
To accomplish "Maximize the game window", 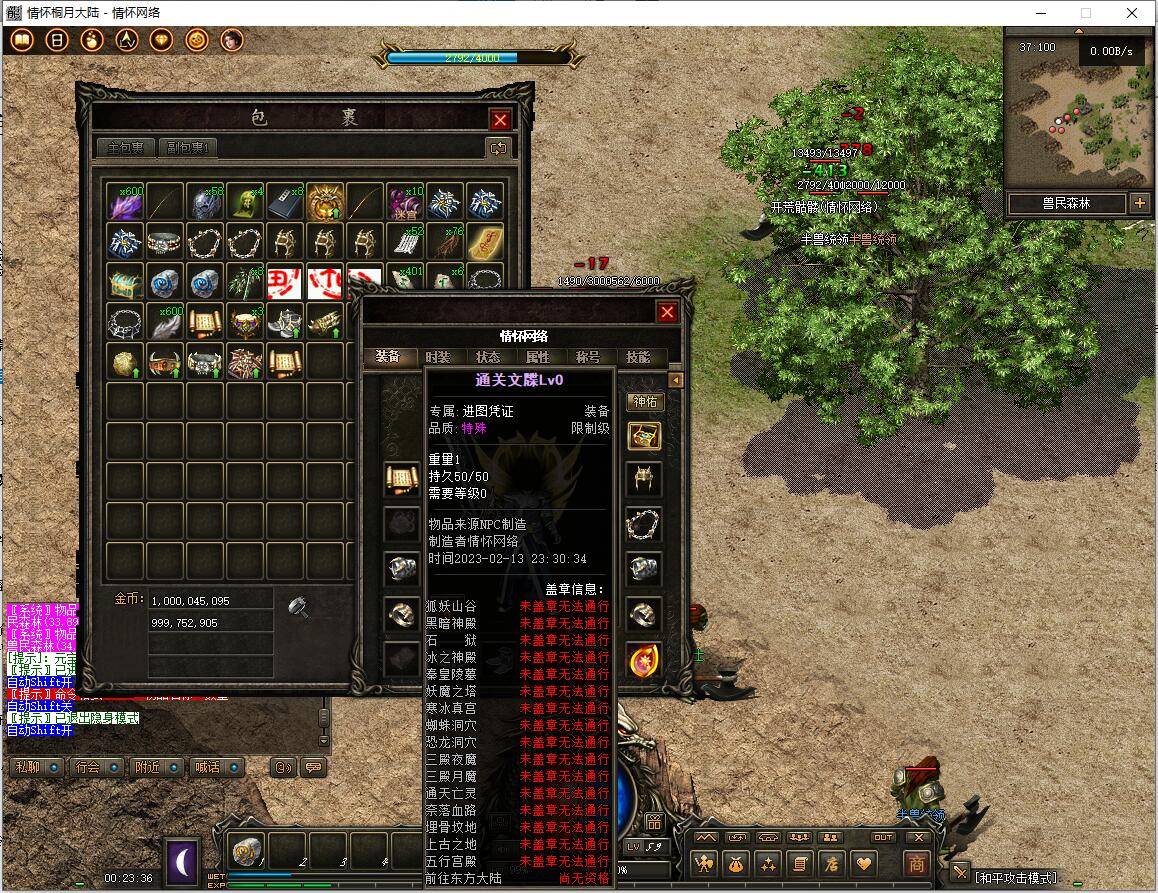I will point(1086,13).
